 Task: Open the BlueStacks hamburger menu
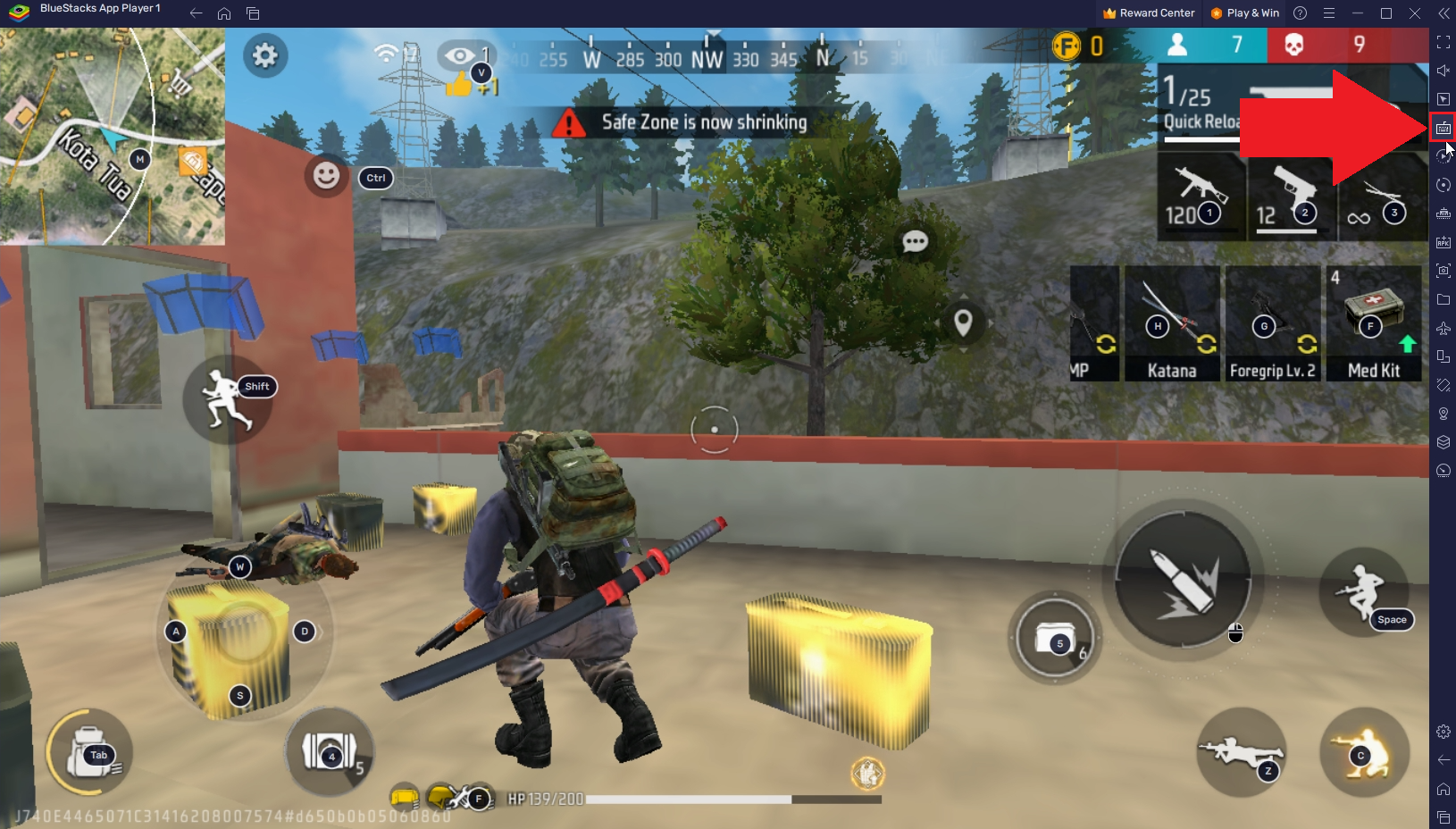(1330, 13)
